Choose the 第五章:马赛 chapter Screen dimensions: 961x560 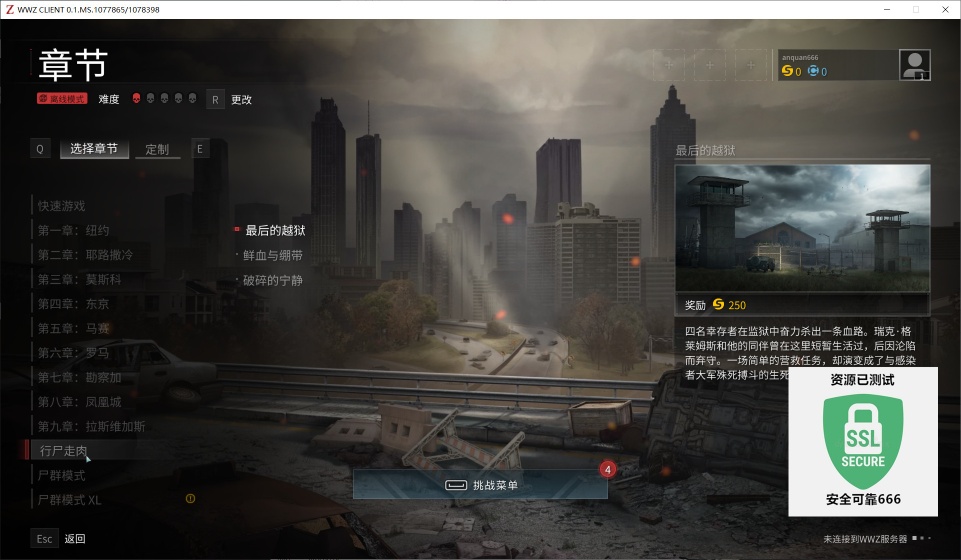point(74,328)
